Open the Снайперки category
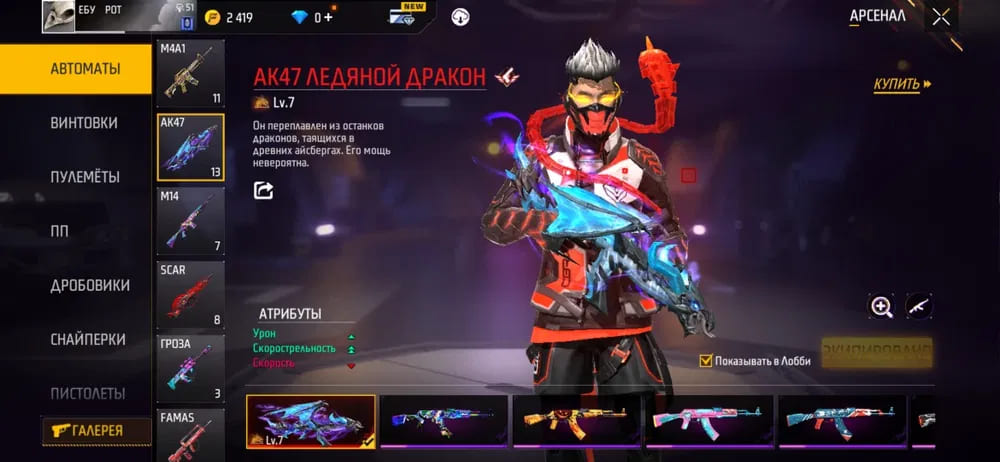Screen dimensions: 1000x462 pyautogui.click(x=88, y=339)
